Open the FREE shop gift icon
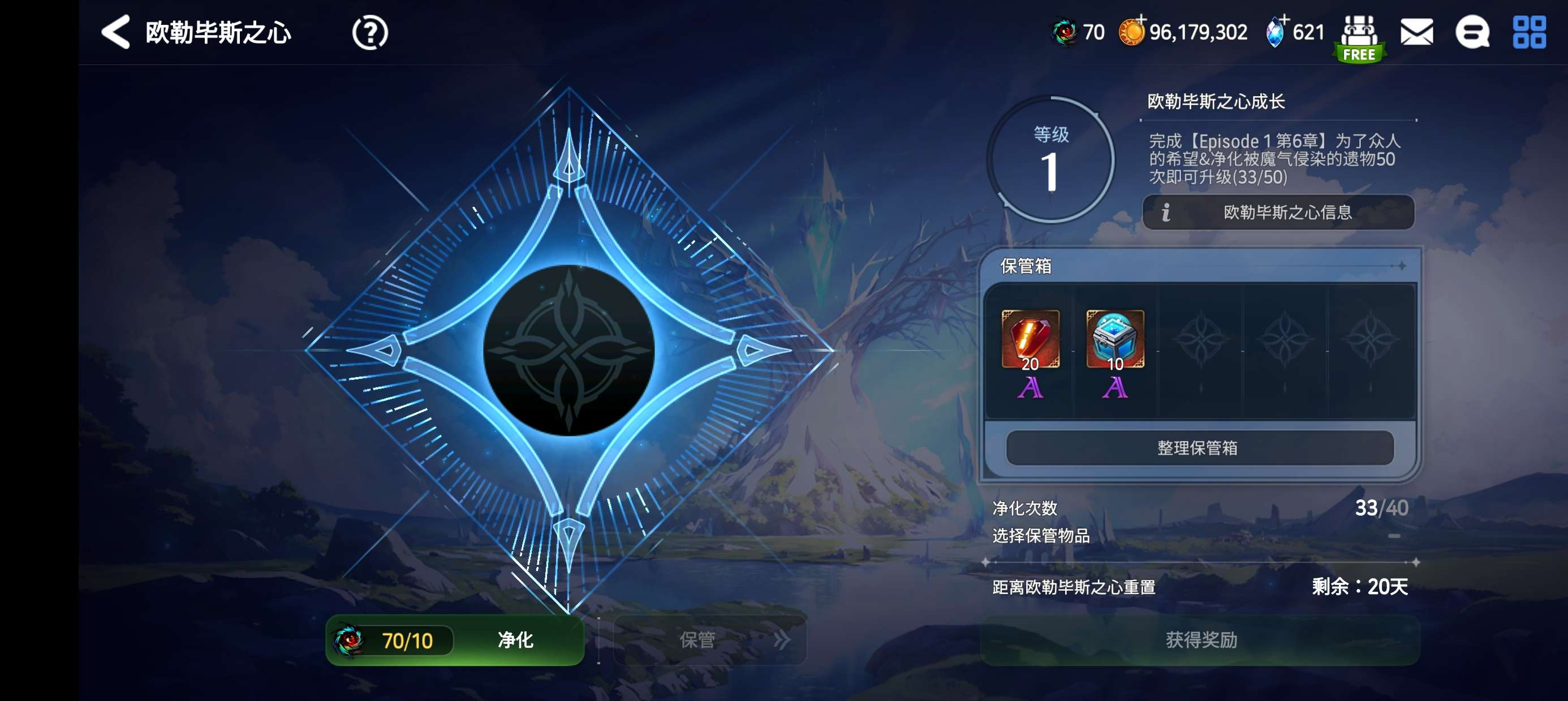The height and width of the screenshot is (701, 1568). (1359, 37)
